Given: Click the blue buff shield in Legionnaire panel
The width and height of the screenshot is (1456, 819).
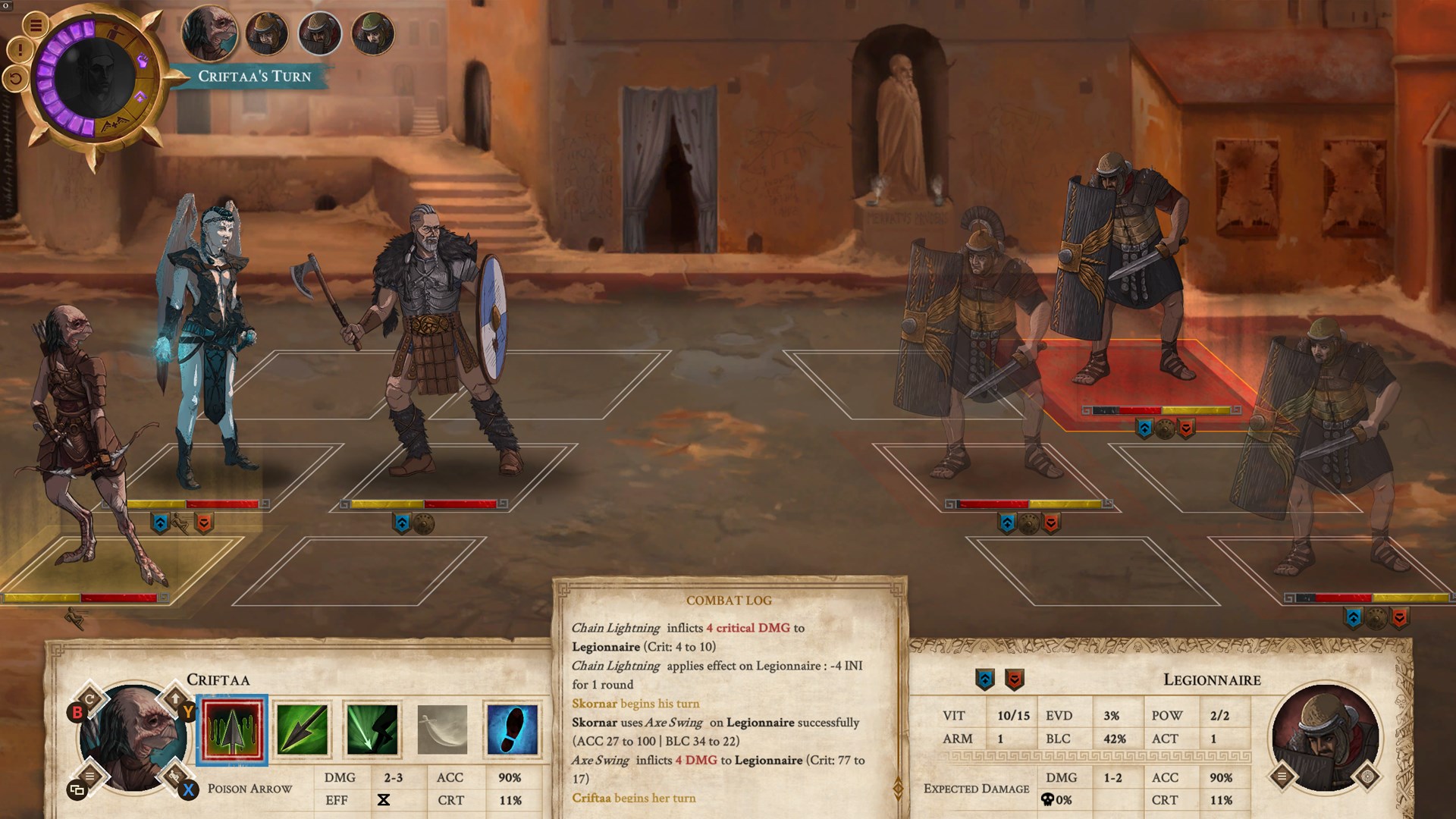Looking at the screenshot, I should [984, 679].
